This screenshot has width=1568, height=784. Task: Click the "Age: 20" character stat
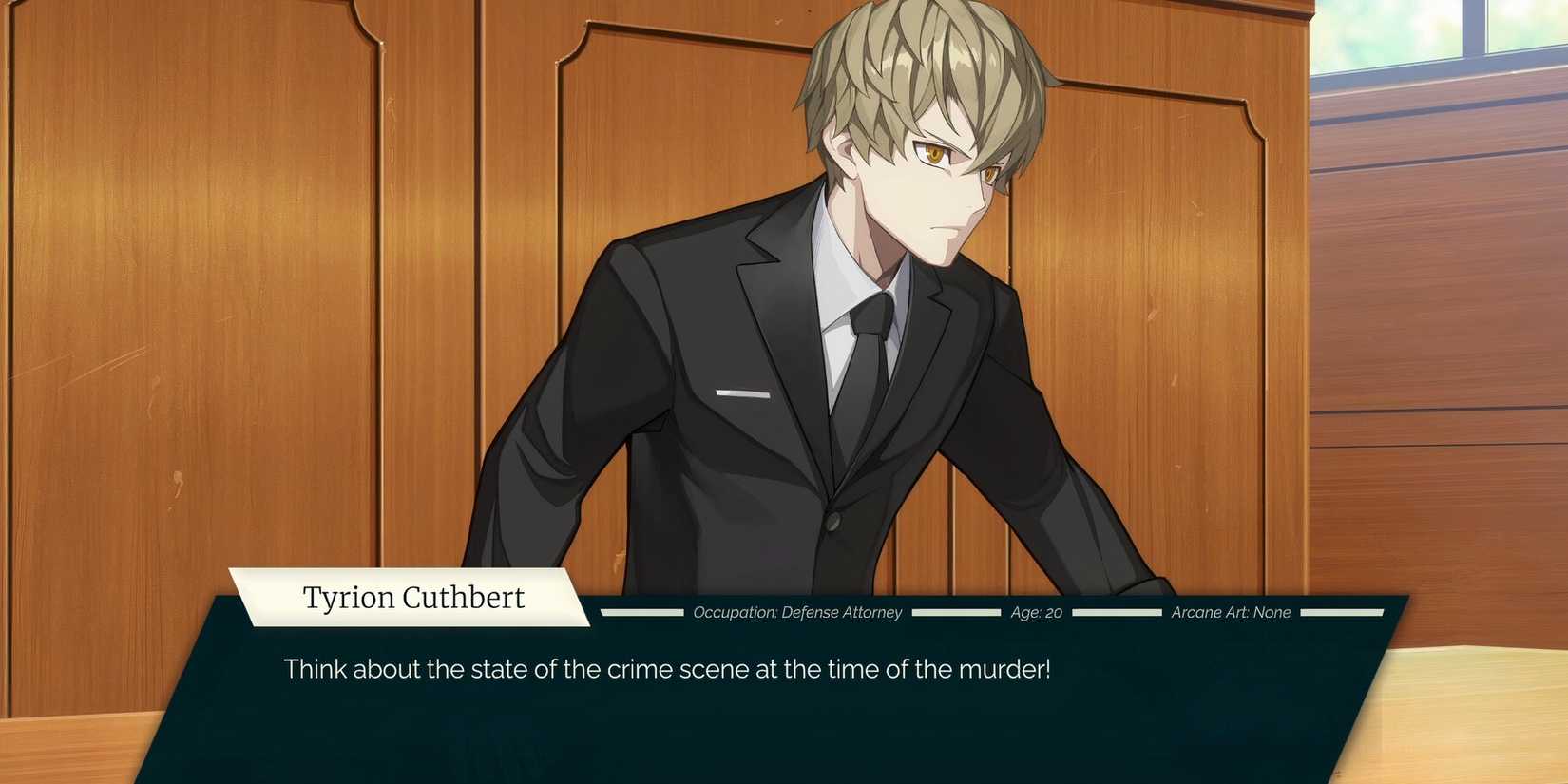tap(1034, 613)
